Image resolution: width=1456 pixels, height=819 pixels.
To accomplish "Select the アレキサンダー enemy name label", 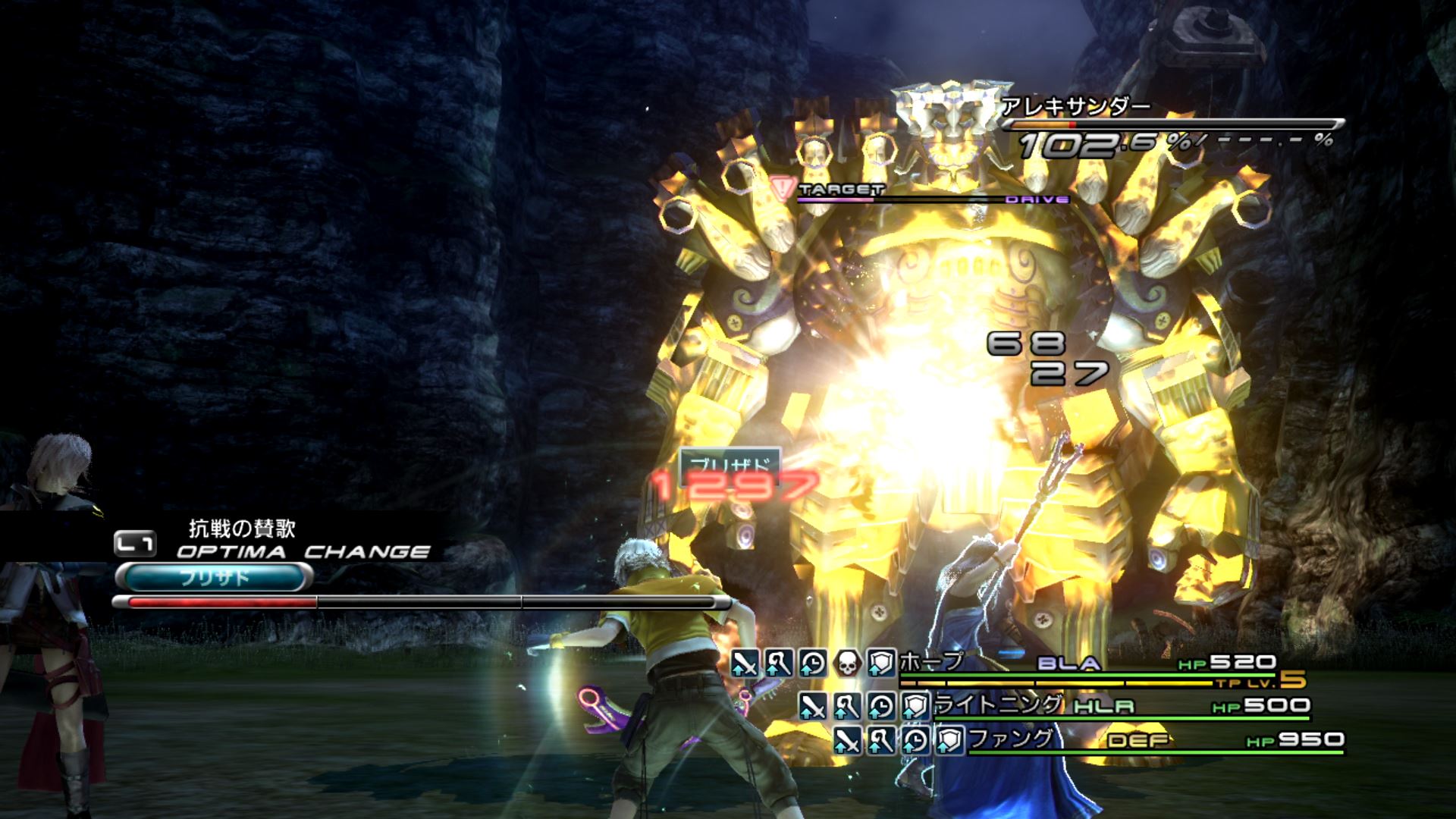I will tap(1075, 107).
